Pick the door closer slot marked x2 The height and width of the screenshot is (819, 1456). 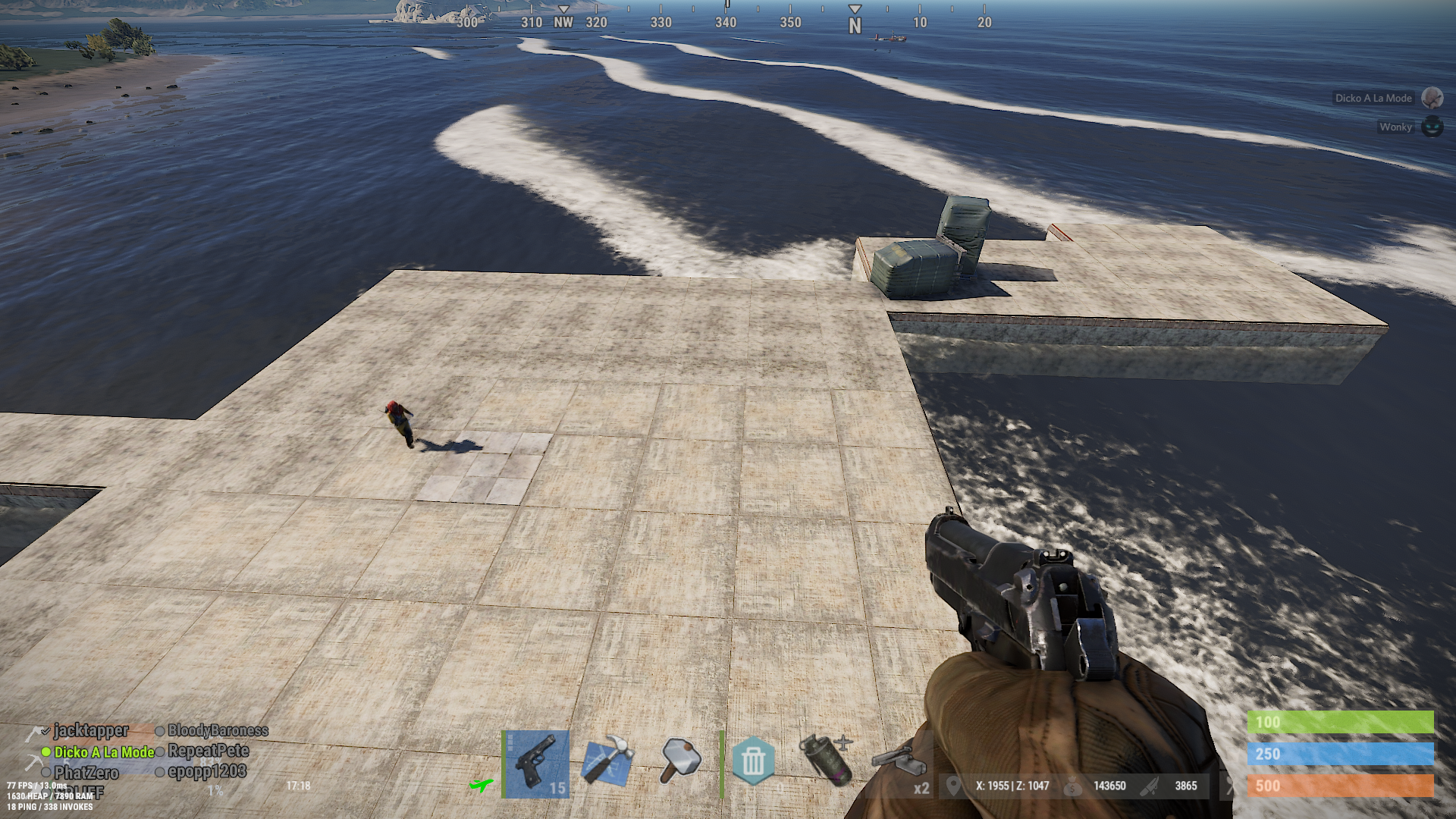click(x=901, y=762)
